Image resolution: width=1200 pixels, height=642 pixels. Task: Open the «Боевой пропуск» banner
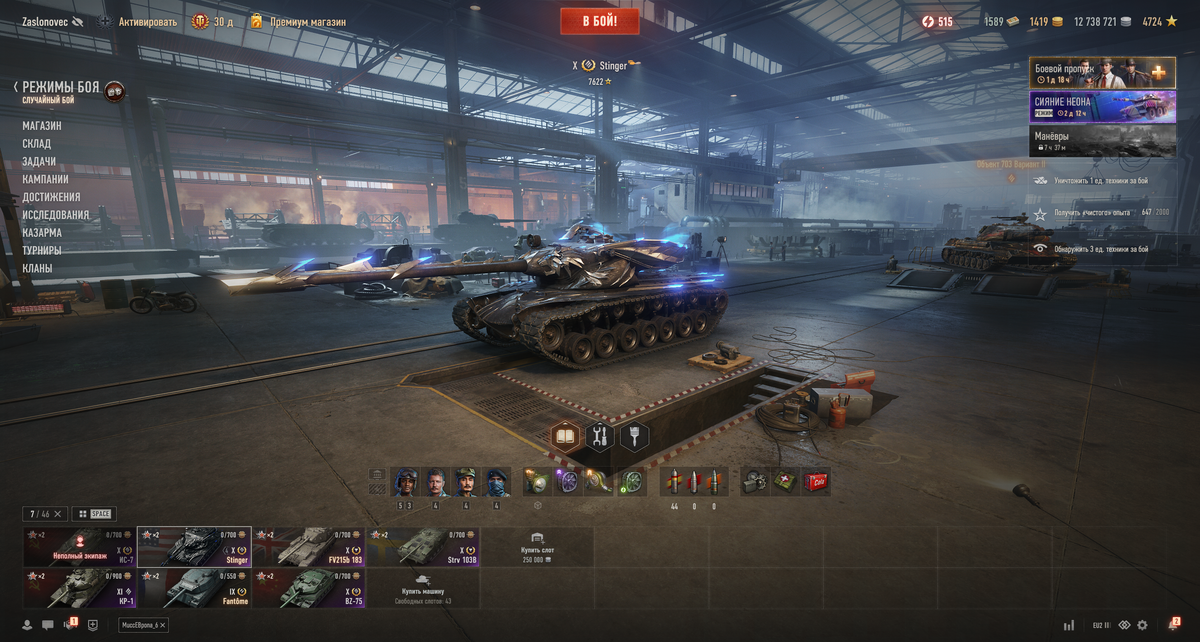tap(1102, 73)
